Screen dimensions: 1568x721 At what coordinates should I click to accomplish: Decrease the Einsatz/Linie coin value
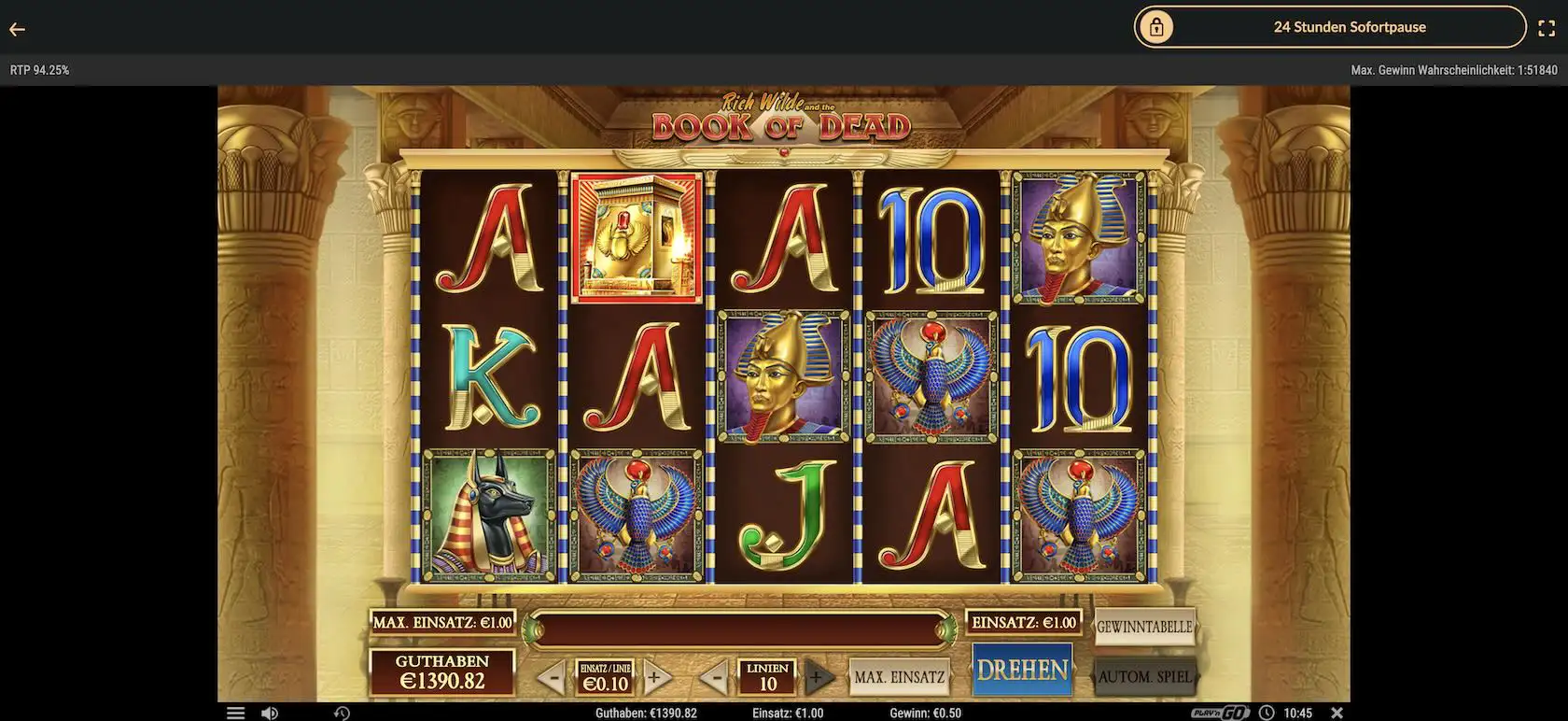click(552, 677)
